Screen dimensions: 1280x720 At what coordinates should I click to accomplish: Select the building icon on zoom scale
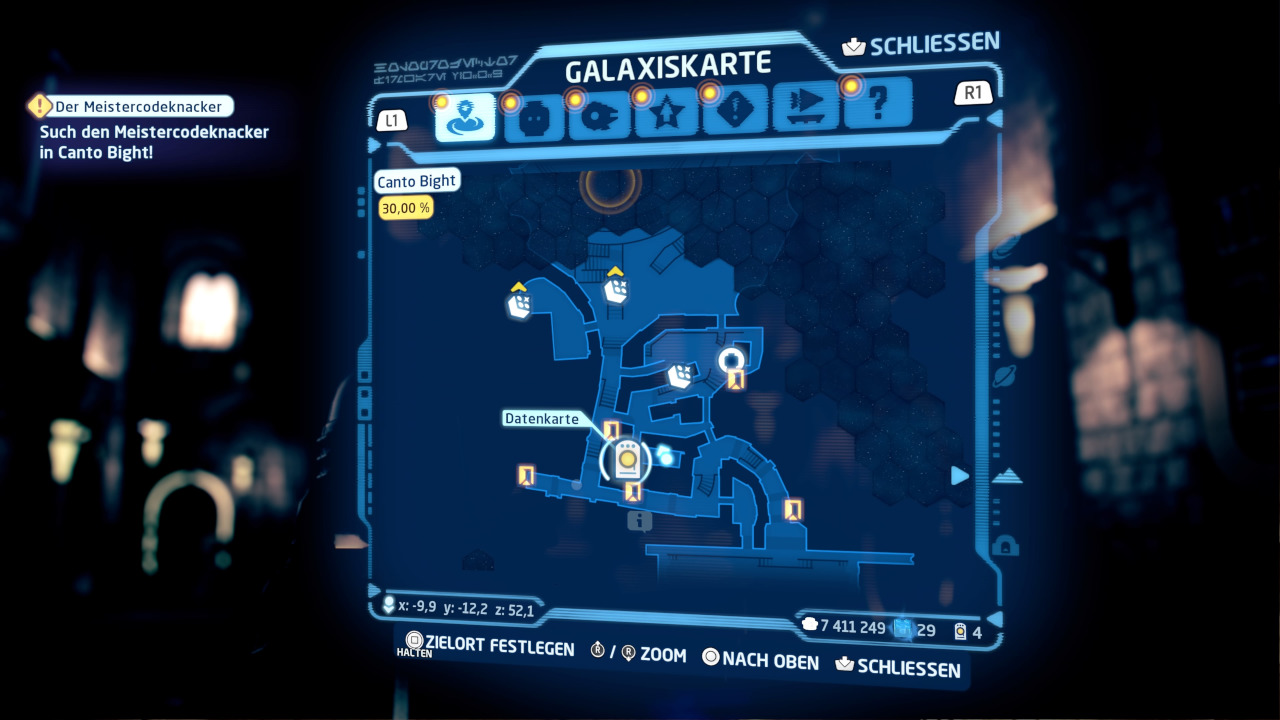coord(1006,545)
